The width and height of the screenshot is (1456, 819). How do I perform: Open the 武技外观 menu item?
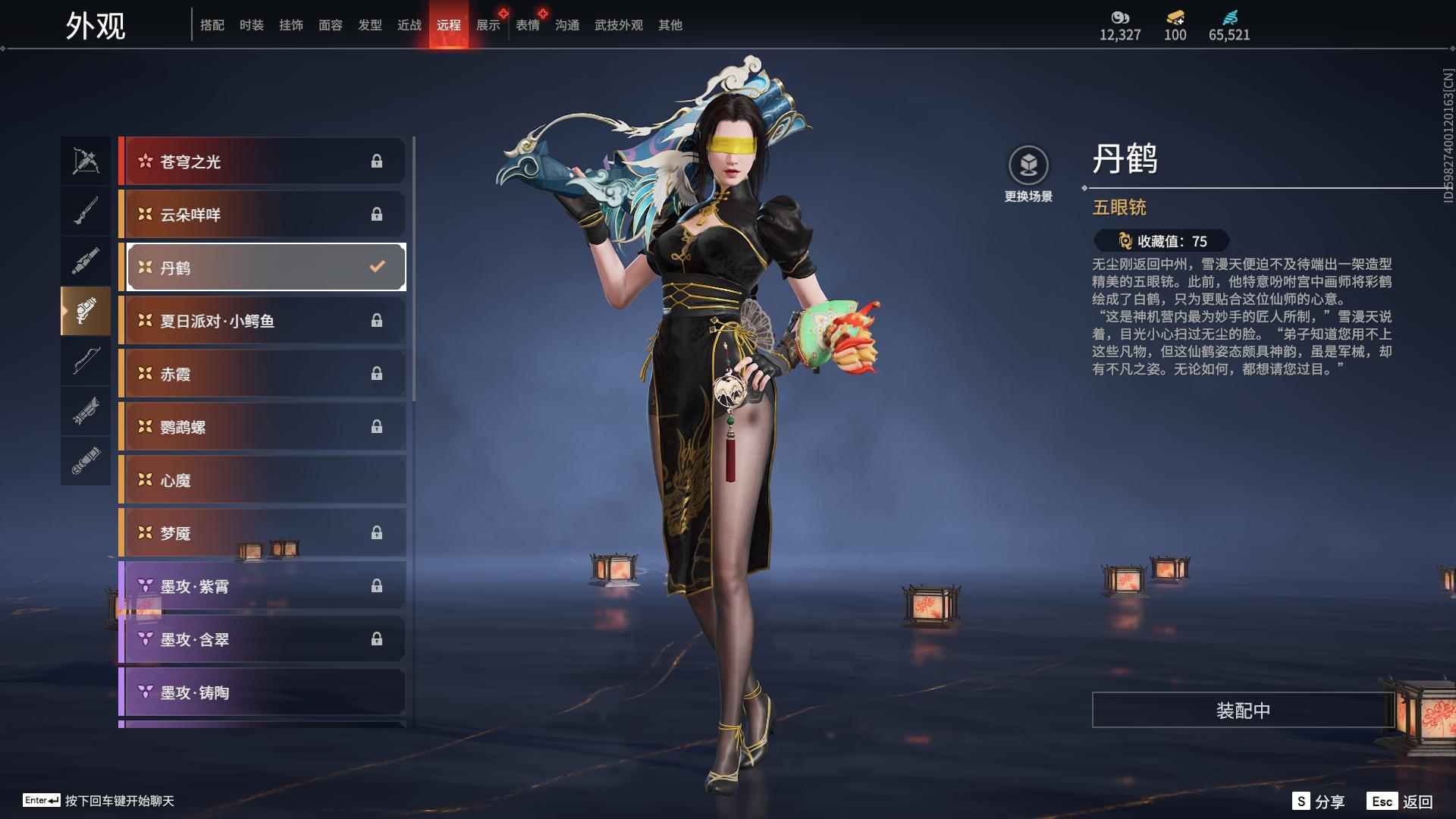[x=617, y=24]
